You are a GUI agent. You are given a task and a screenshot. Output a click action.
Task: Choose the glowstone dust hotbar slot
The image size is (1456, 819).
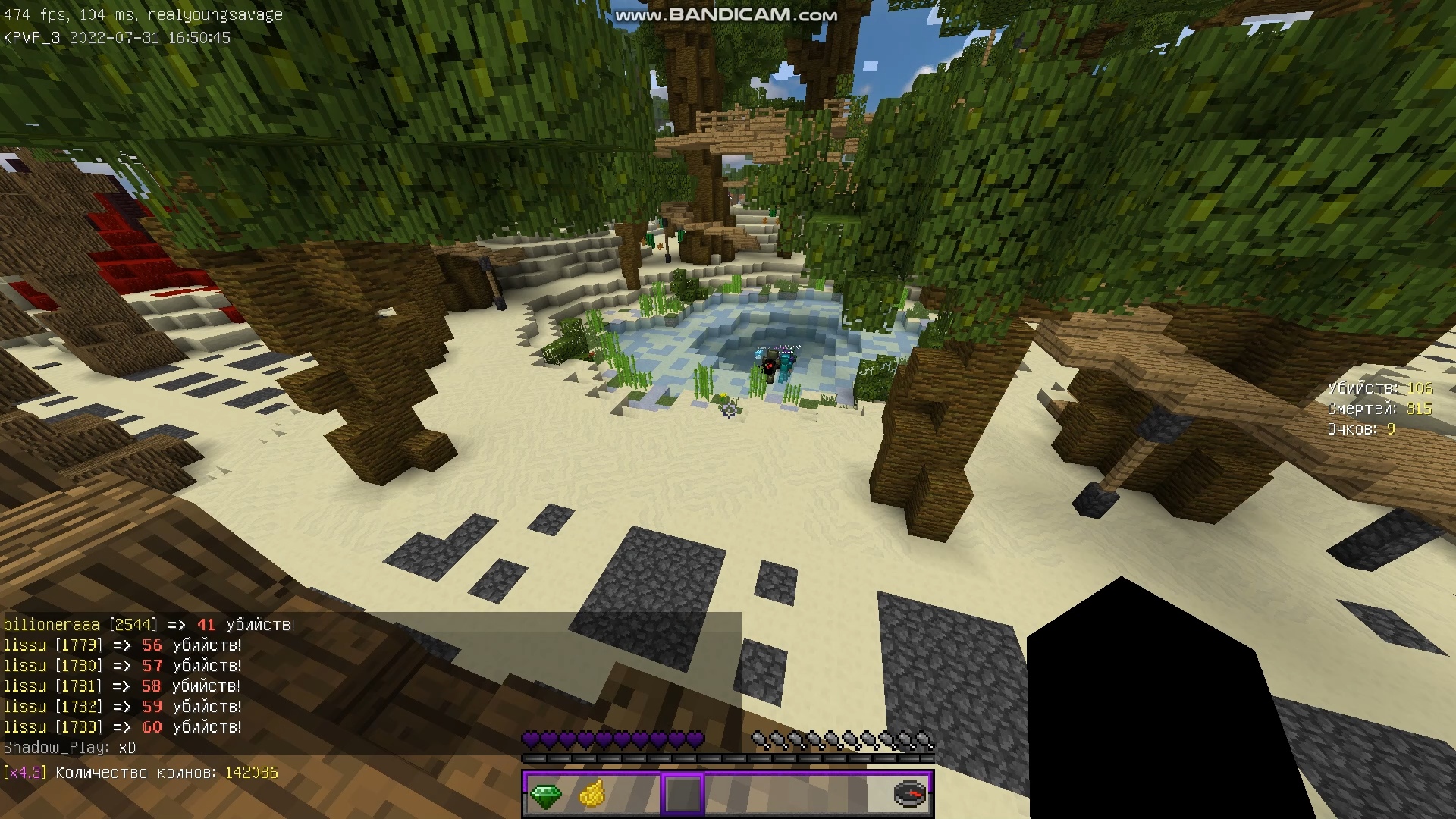click(x=591, y=795)
